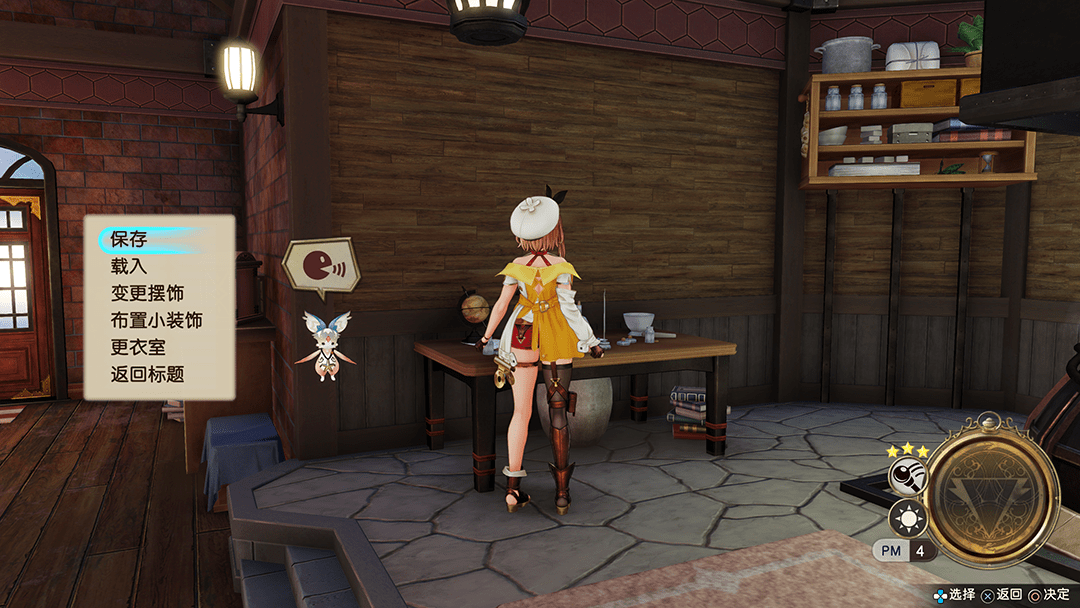
Task: Click the speech icon beside the compass
Action: point(907,477)
